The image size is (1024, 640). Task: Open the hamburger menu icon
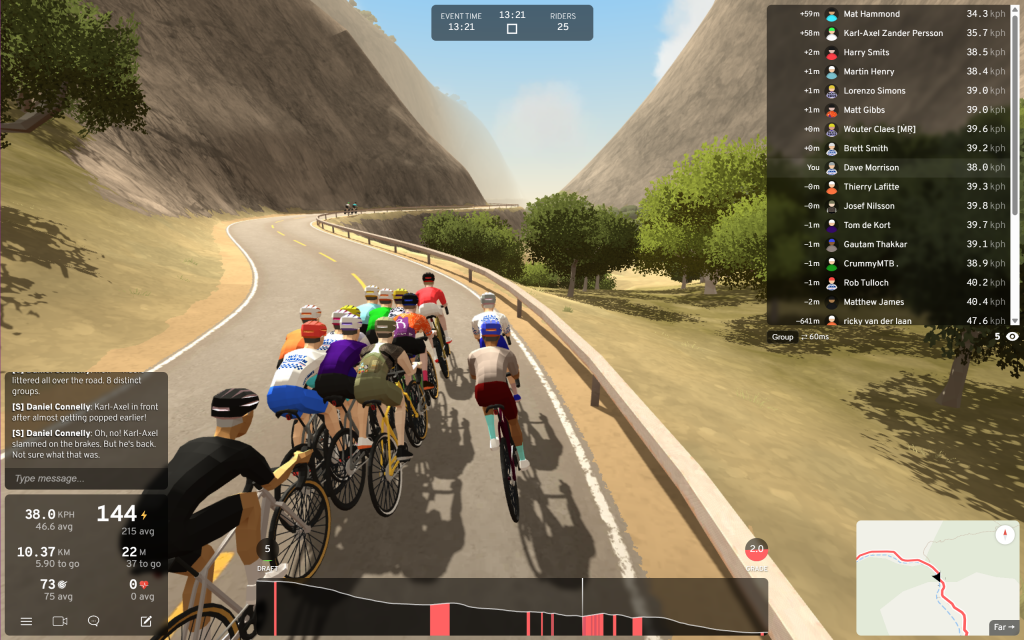(26, 621)
